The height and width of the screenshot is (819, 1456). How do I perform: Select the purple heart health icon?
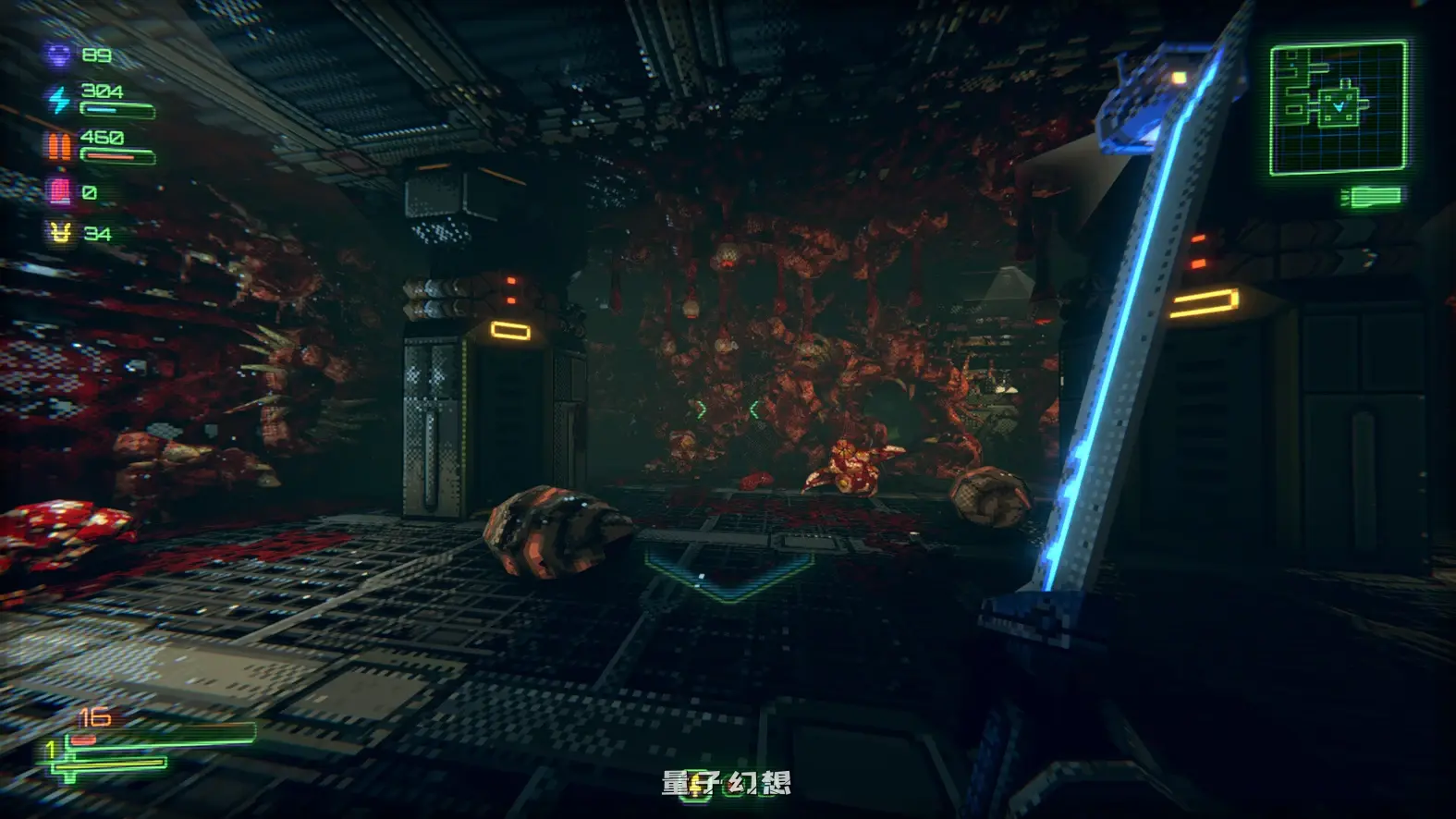[58, 55]
